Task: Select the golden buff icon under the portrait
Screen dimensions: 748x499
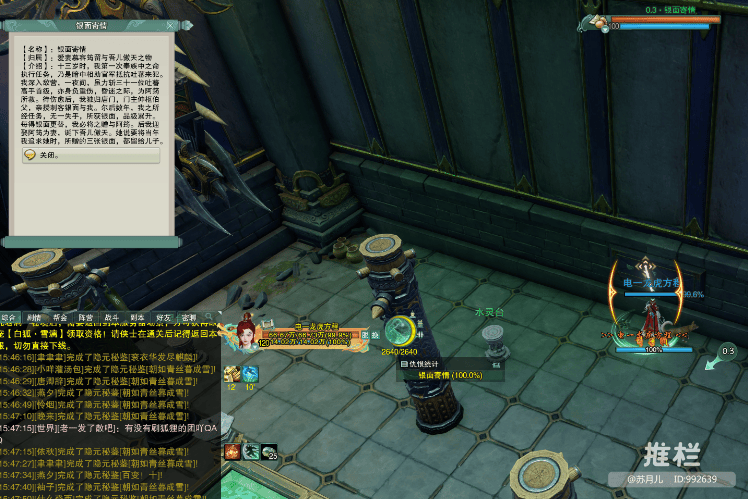Action: tap(231, 374)
